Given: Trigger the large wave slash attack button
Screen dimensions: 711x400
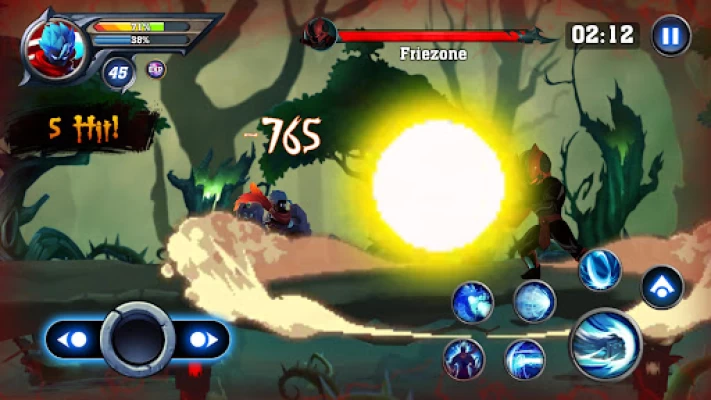Looking at the screenshot, I should 606,345.
